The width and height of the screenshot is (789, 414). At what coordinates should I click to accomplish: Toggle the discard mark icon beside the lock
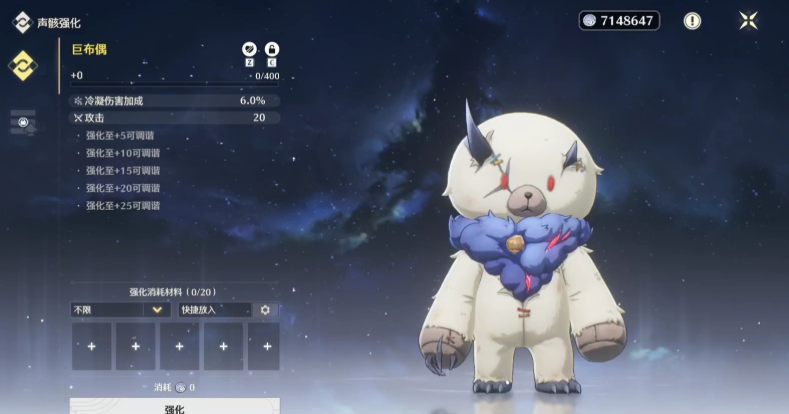click(249, 49)
